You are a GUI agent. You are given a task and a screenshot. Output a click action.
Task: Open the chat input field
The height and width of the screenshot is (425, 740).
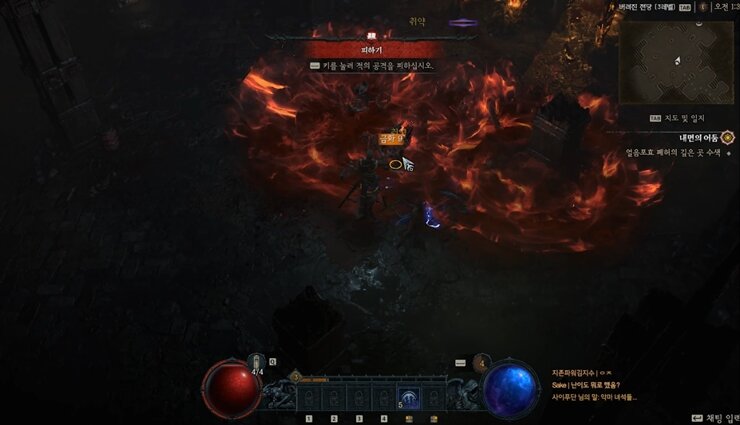pos(712,417)
